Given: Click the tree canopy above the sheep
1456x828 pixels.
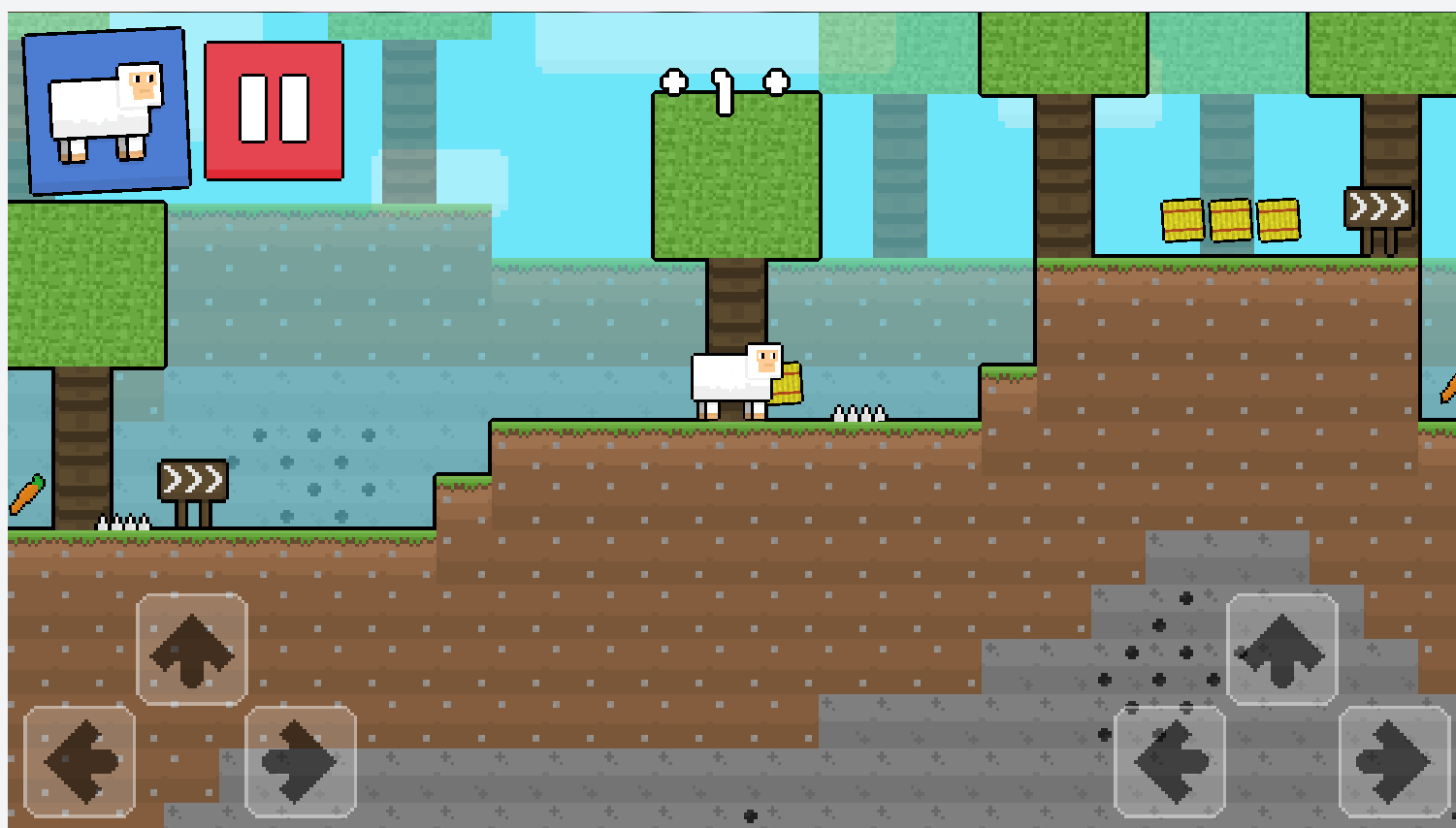Looking at the screenshot, I should pyautogui.click(x=735, y=175).
